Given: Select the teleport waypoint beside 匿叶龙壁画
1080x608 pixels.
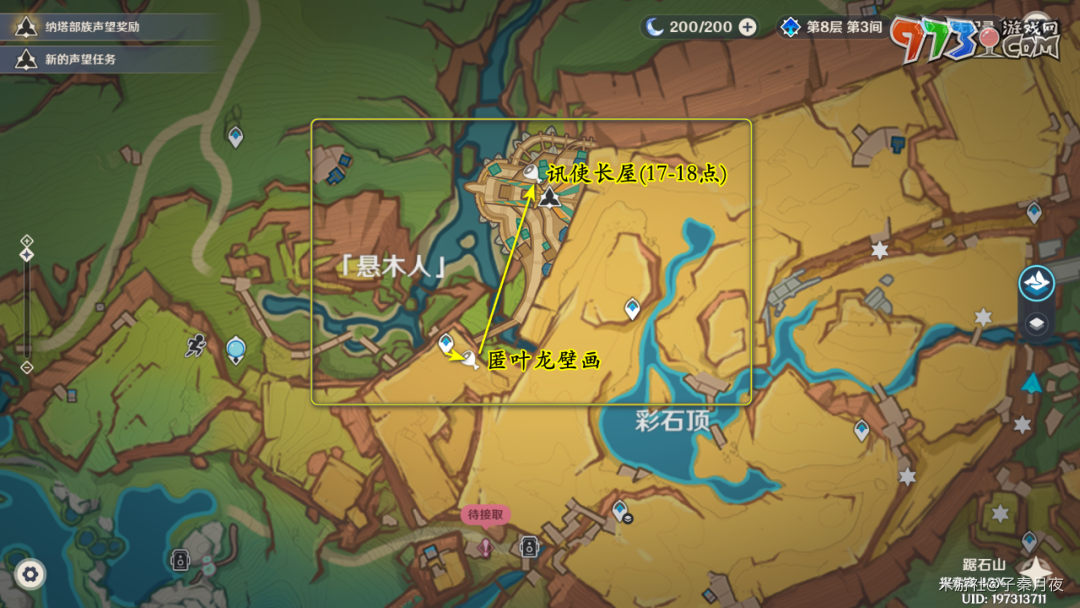Looking at the screenshot, I should tap(446, 343).
